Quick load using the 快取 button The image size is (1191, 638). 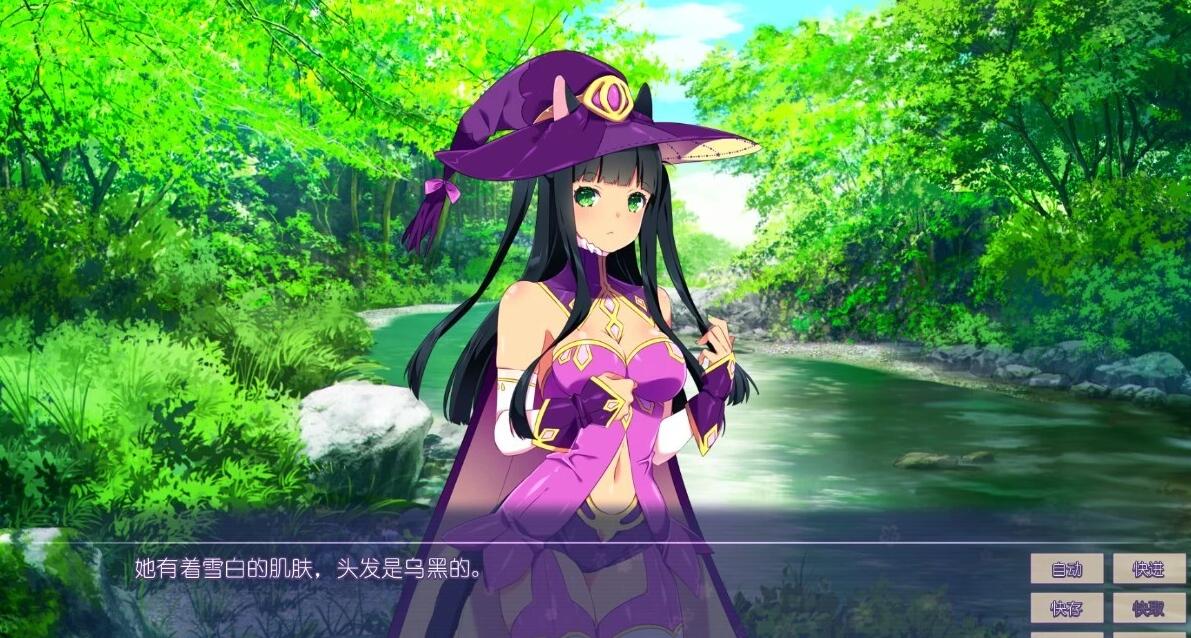[1149, 607]
